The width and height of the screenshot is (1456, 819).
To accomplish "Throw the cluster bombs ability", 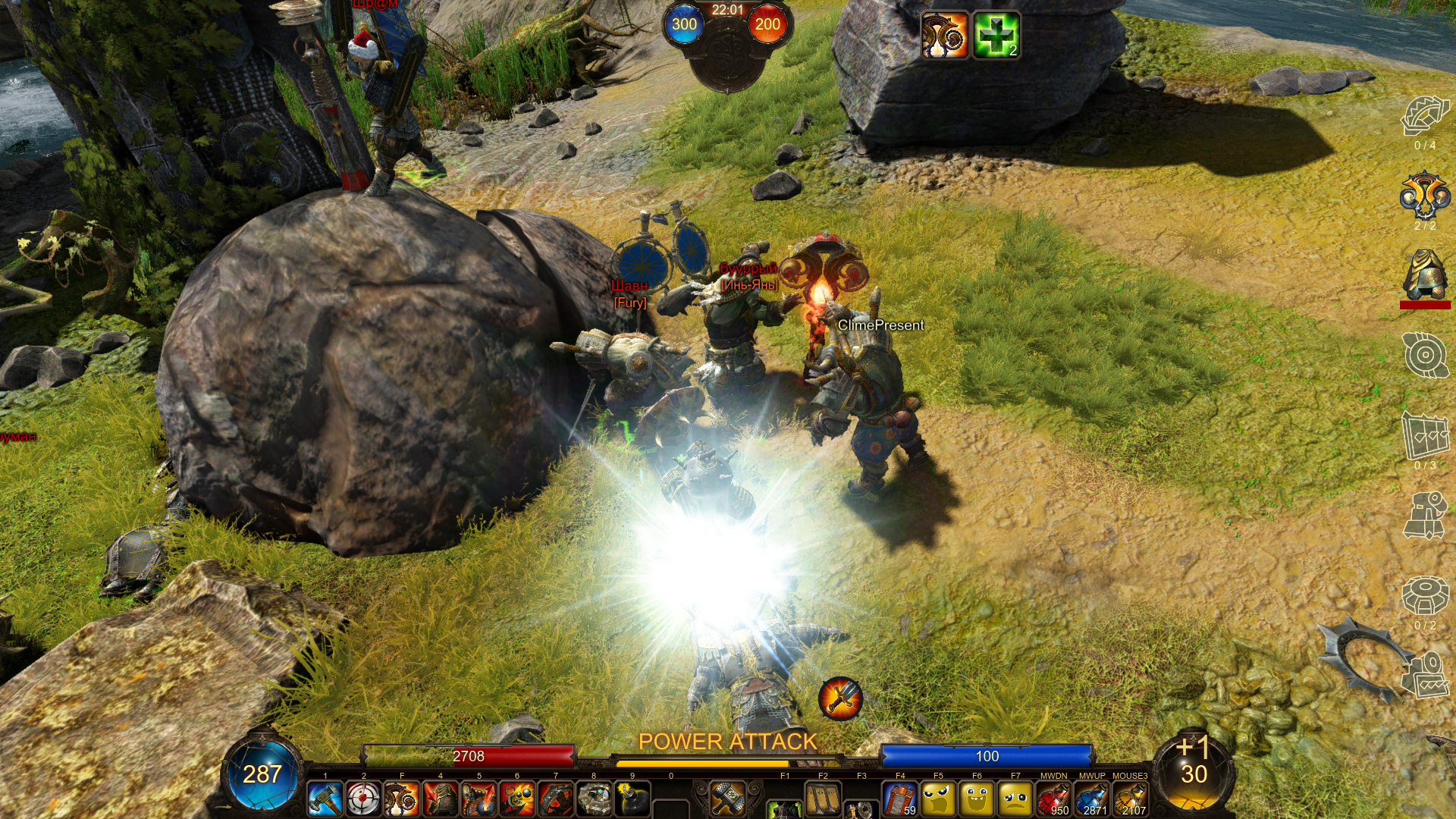I will (x=517, y=799).
